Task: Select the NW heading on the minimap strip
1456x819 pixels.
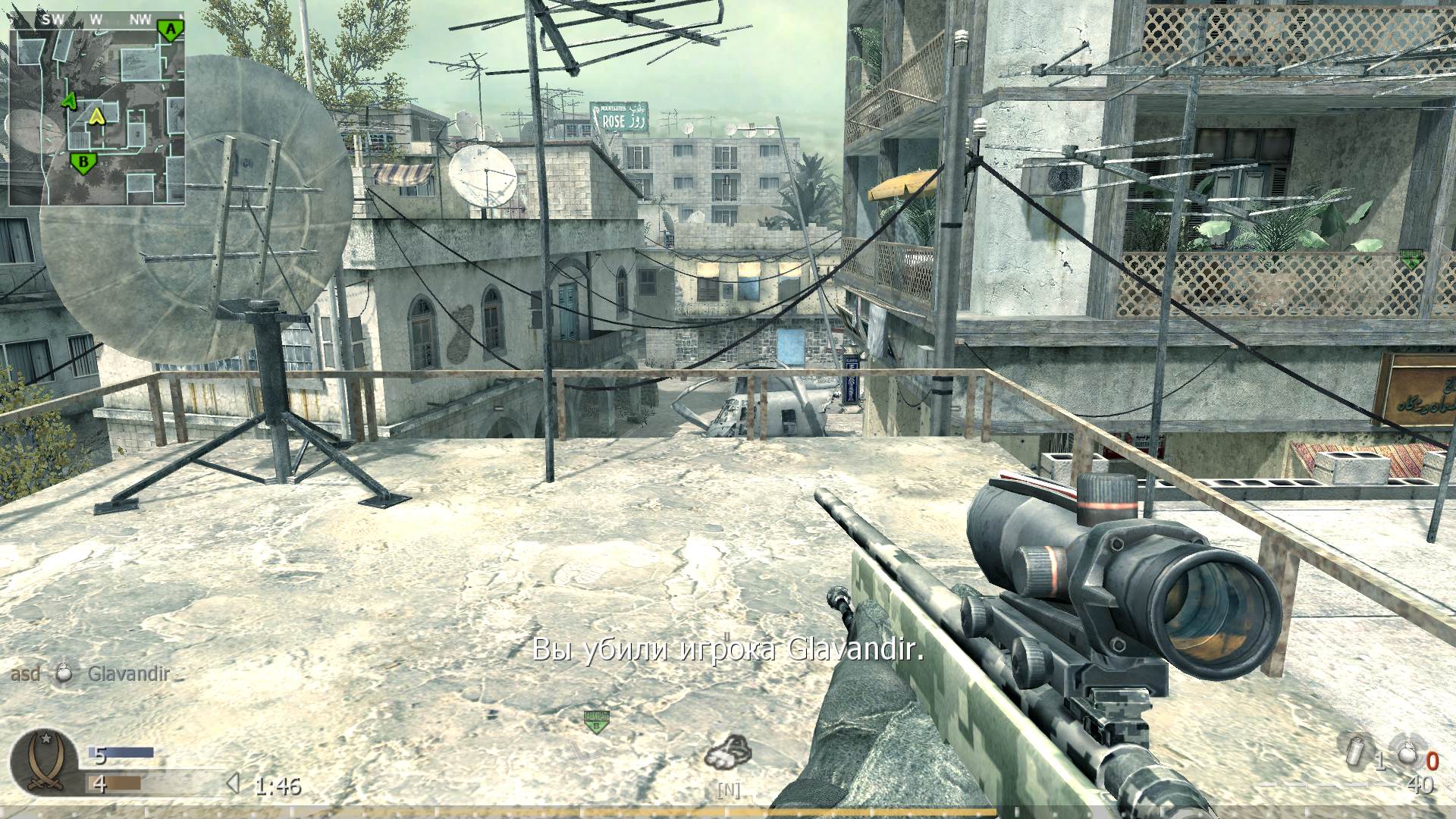Action: click(140, 18)
